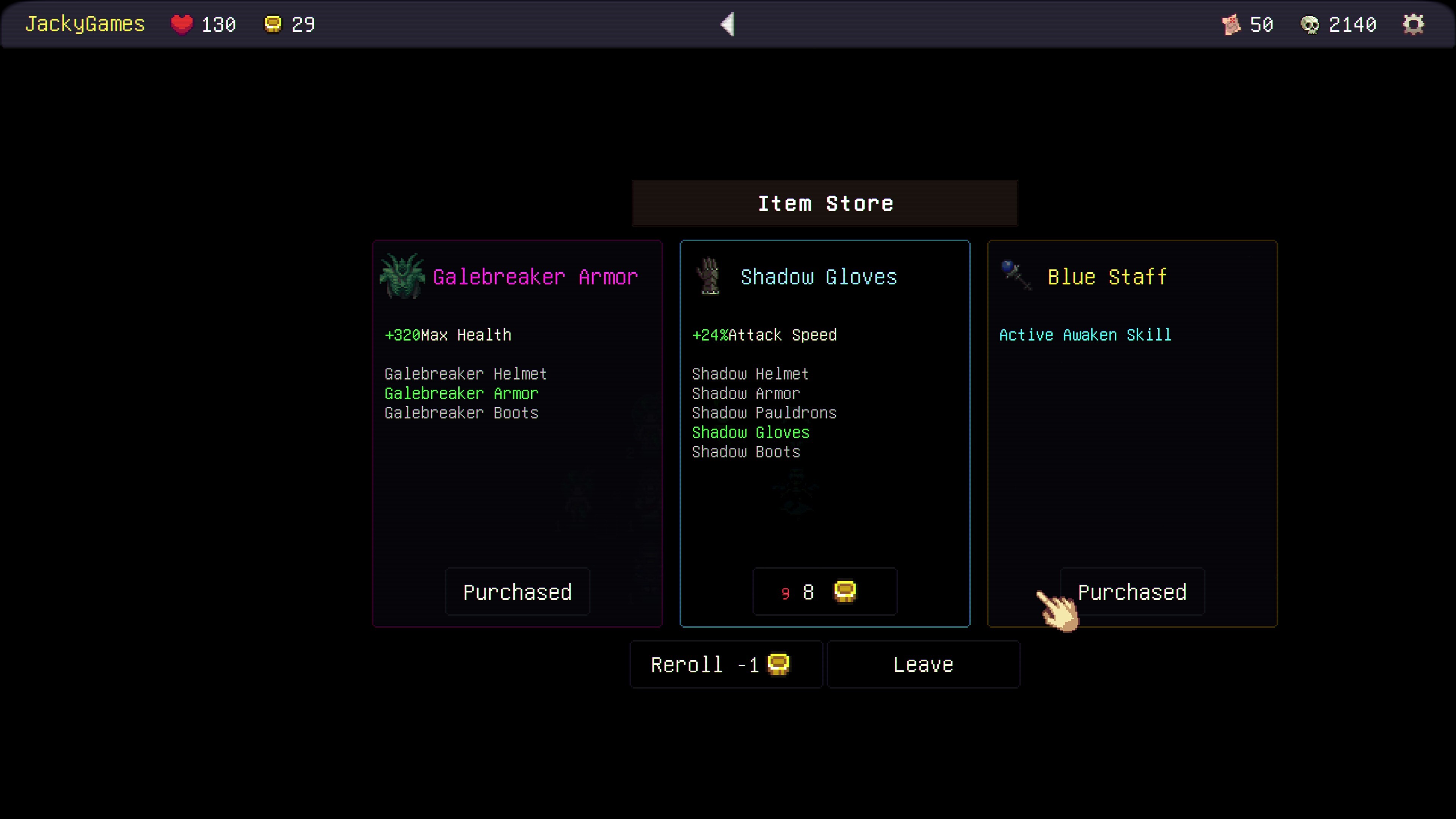Click the highlighted Shadow Gloves set entry
The height and width of the screenshot is (819, 1456).
[751, 432]
